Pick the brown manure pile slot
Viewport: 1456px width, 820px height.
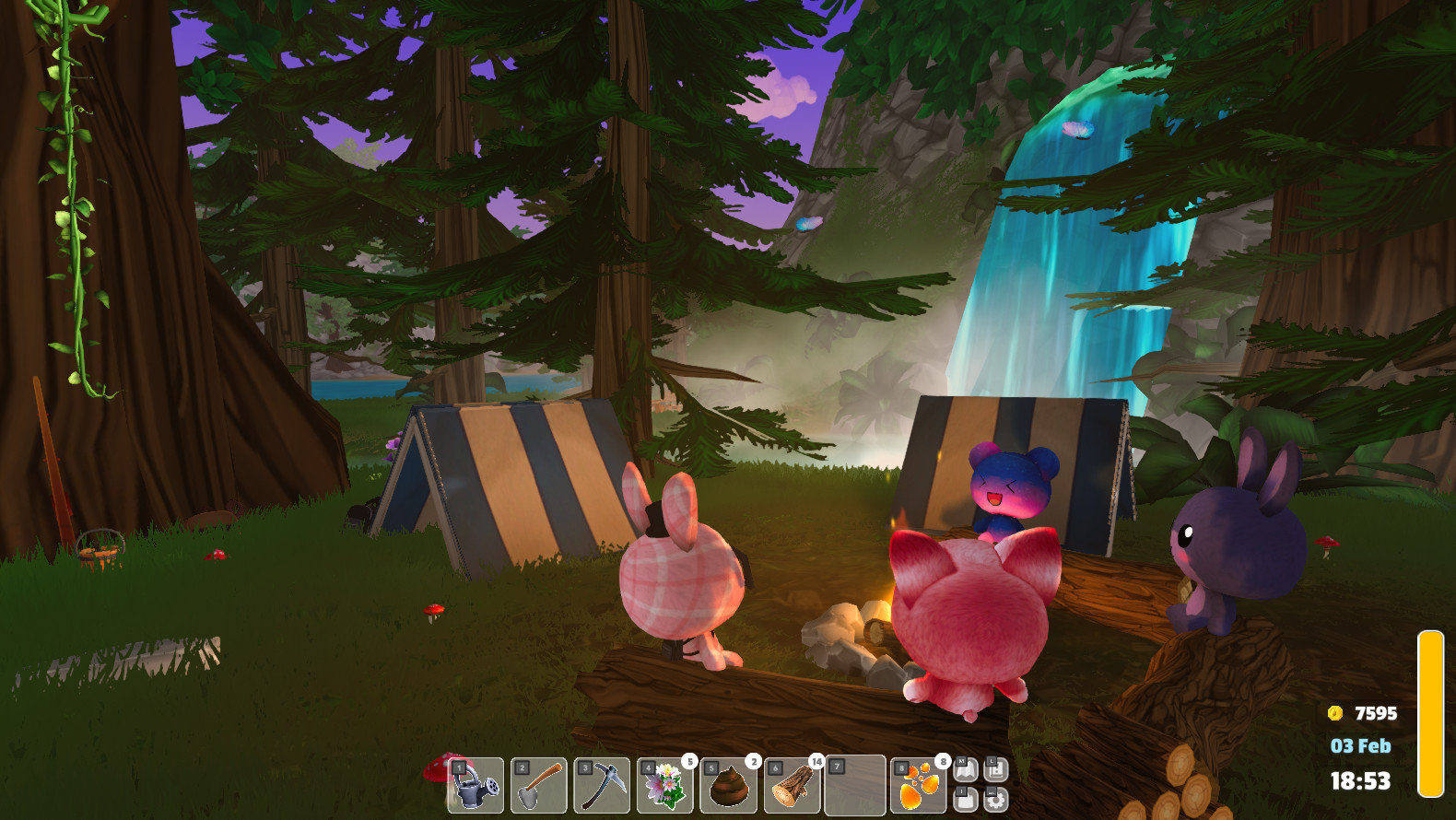point(729,786)
